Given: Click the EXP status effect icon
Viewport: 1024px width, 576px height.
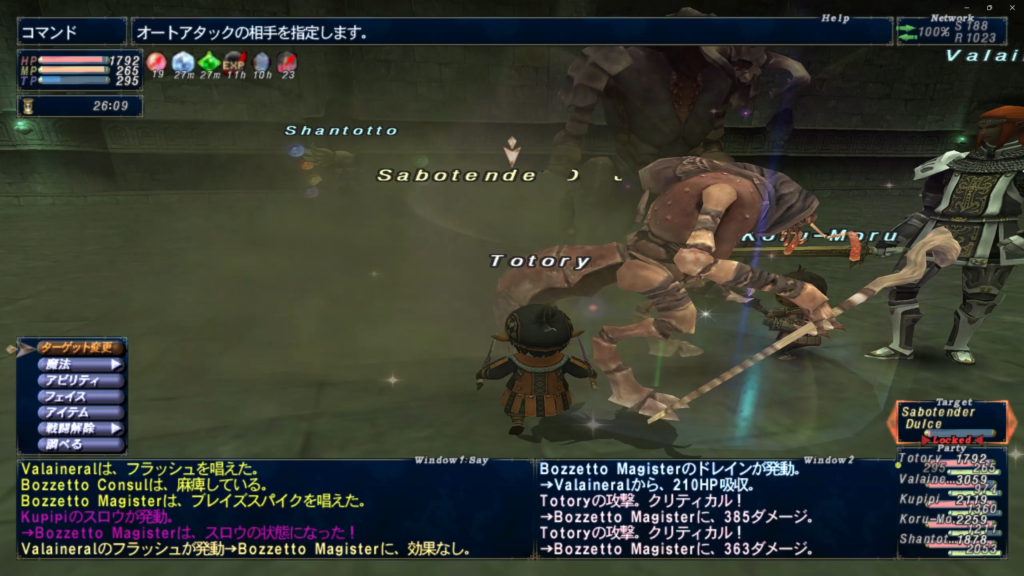Looking at the screenshot, I should pyautogui.click(x=234, y=63).
